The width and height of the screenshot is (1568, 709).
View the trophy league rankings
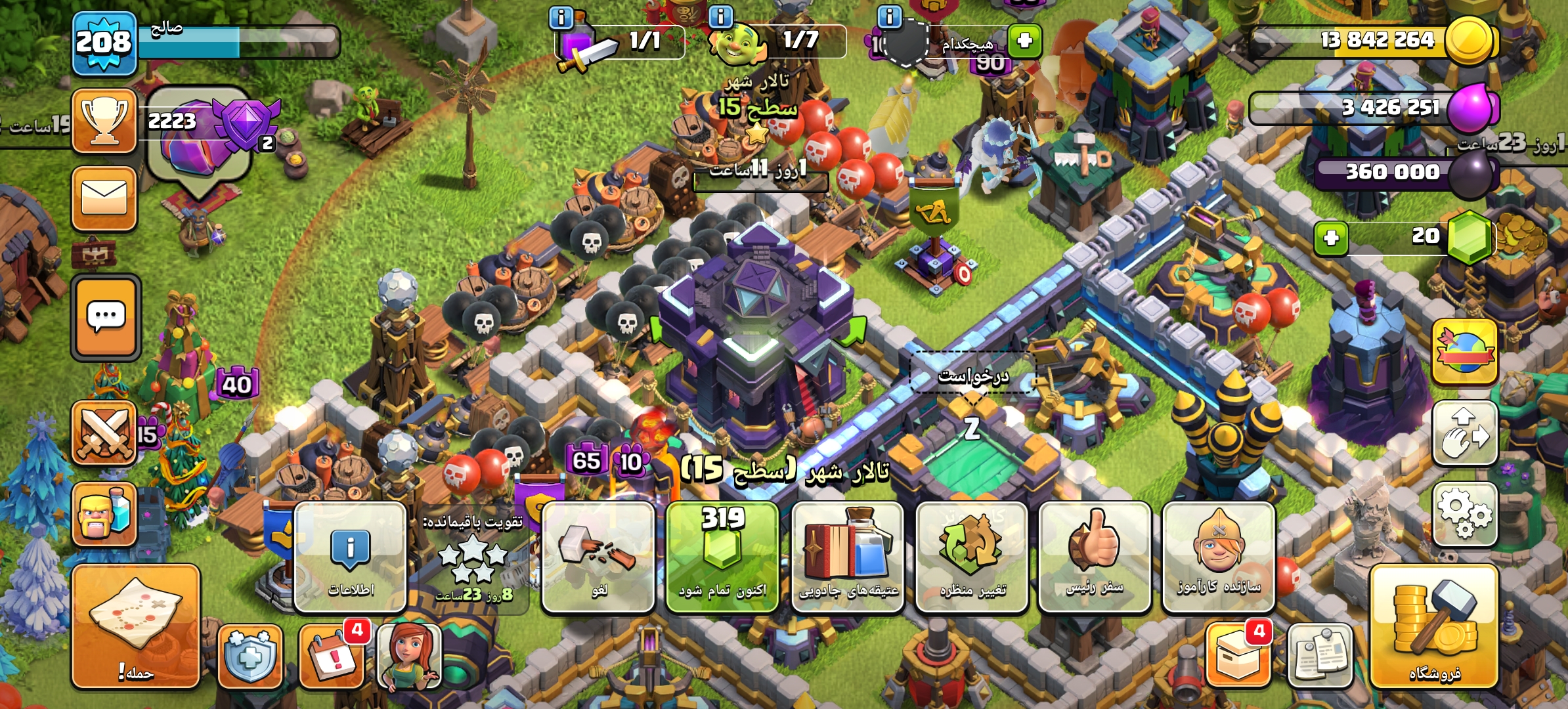pos(104,121)
